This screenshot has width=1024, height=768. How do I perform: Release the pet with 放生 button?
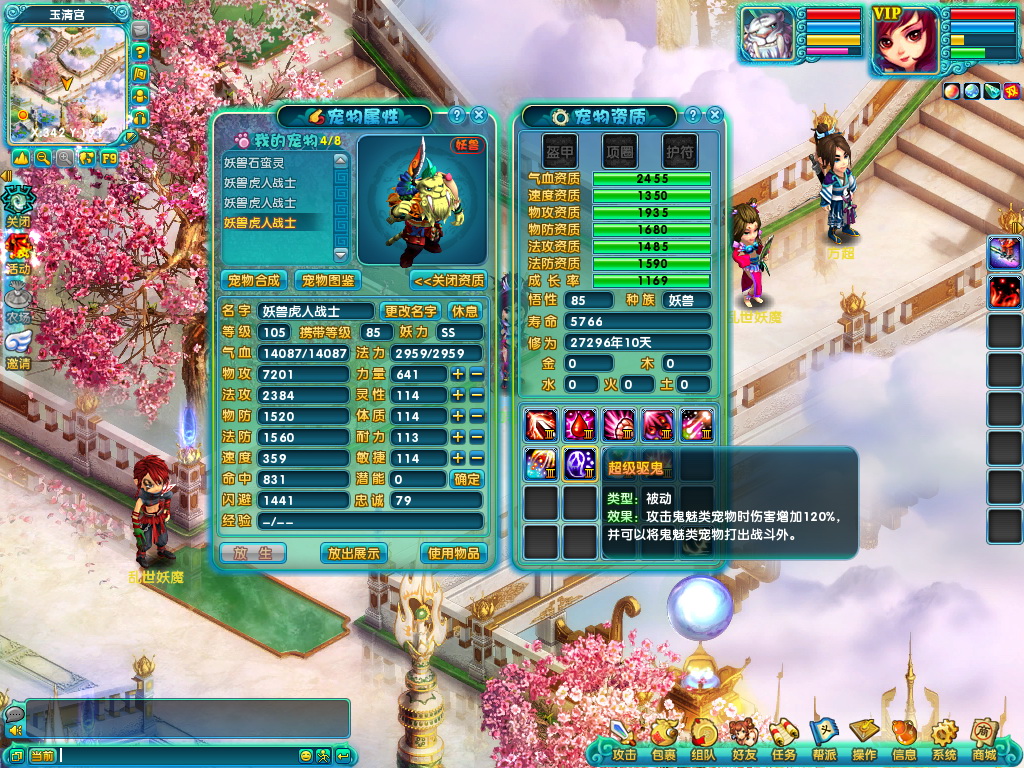[253, 553]
